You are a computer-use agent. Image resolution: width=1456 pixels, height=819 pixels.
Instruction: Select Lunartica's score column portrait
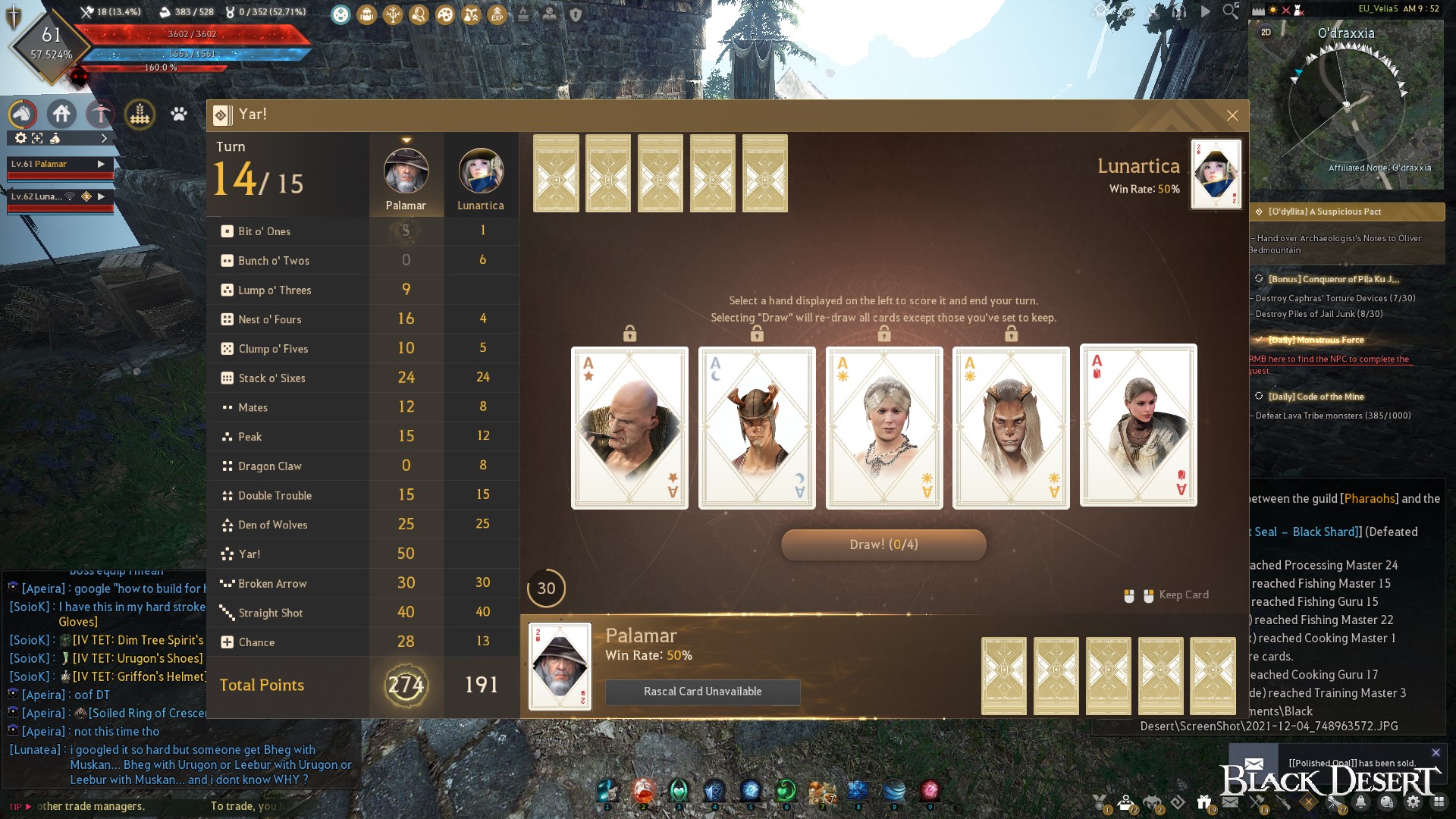[480, 171]
